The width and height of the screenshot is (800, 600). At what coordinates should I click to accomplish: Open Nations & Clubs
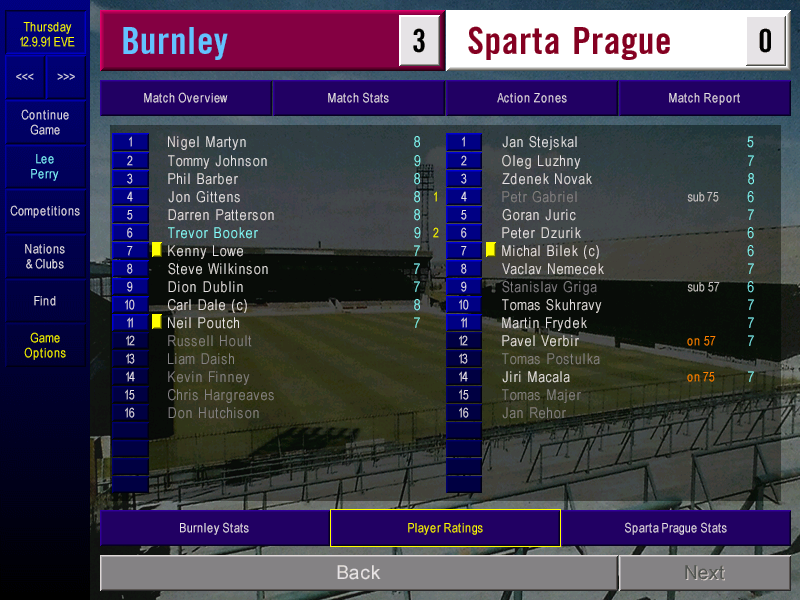[x=45, y=257]
